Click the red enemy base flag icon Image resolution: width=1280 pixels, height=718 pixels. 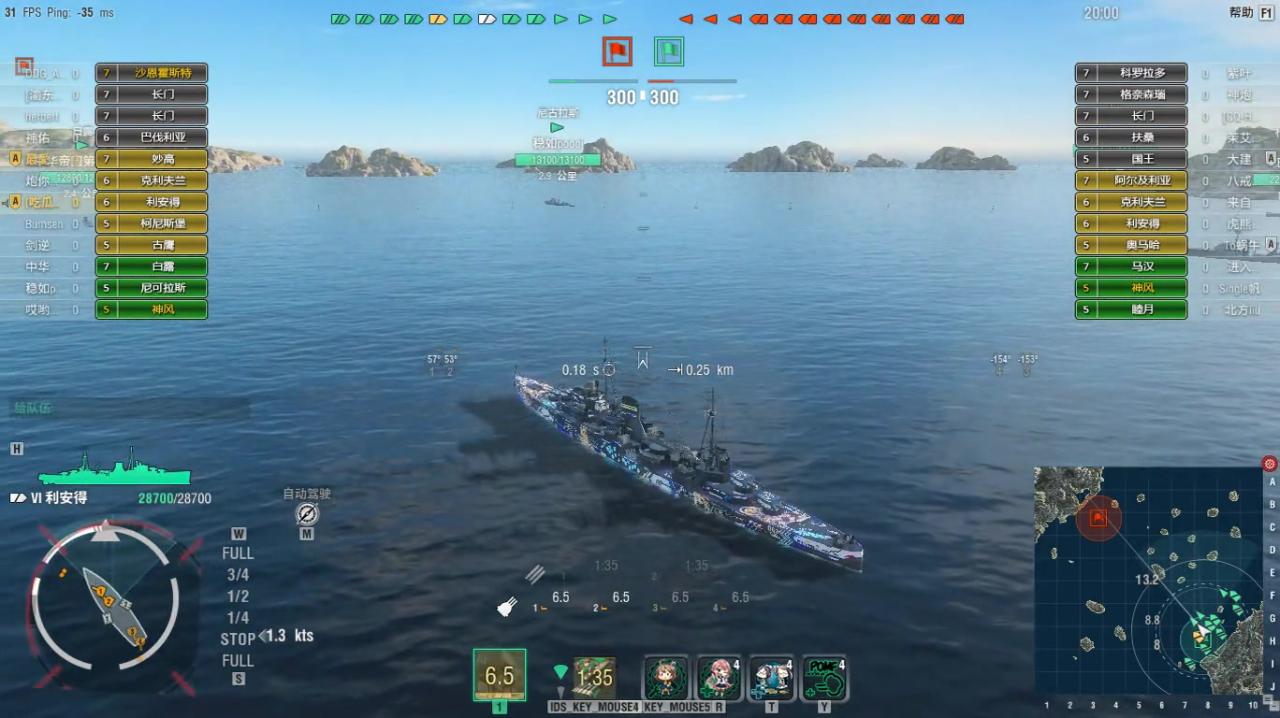617,51
